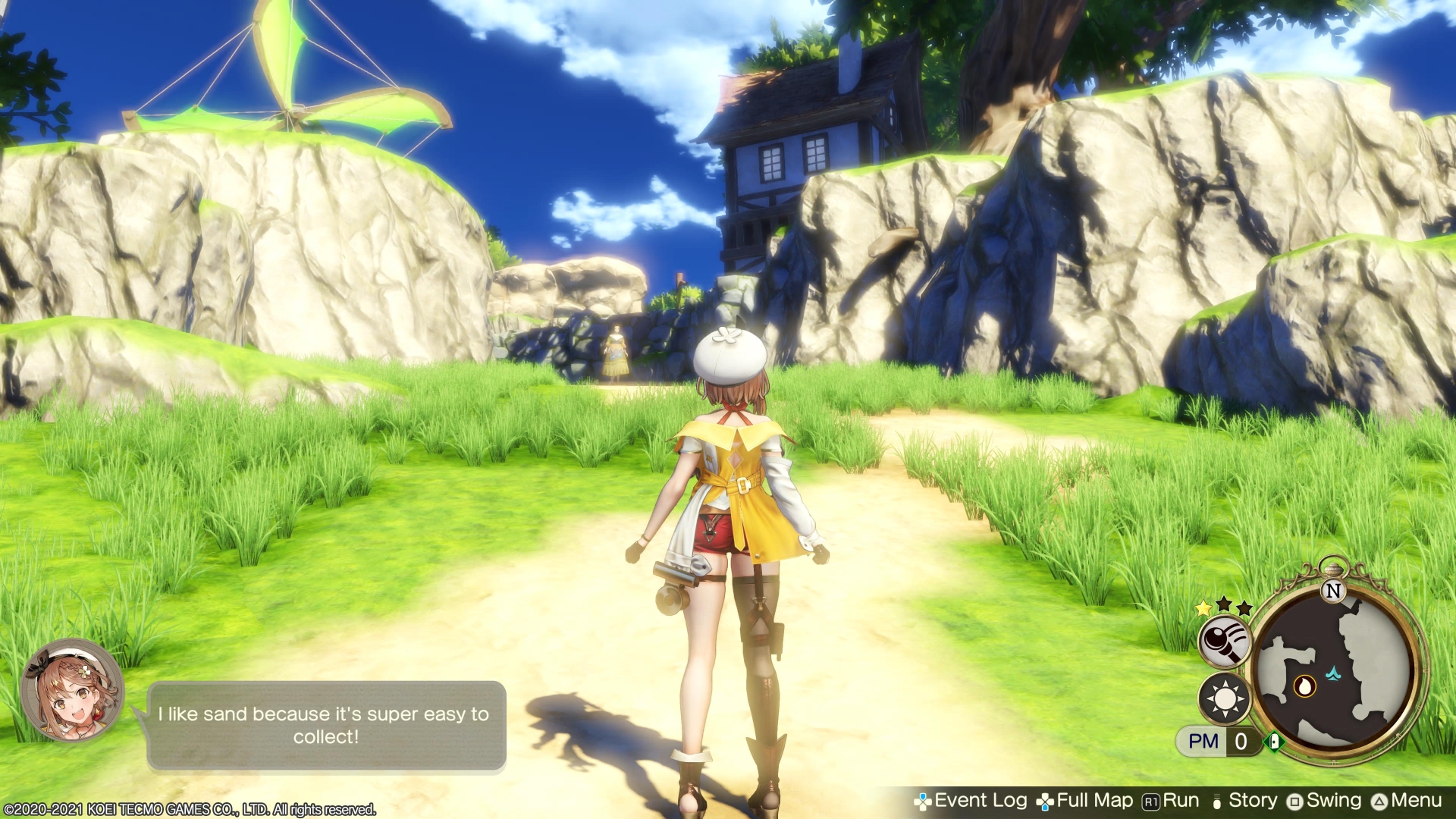Select the gathering staff tool icon
This screenshot has width=1456, height=819.
tap(1225, 642)
